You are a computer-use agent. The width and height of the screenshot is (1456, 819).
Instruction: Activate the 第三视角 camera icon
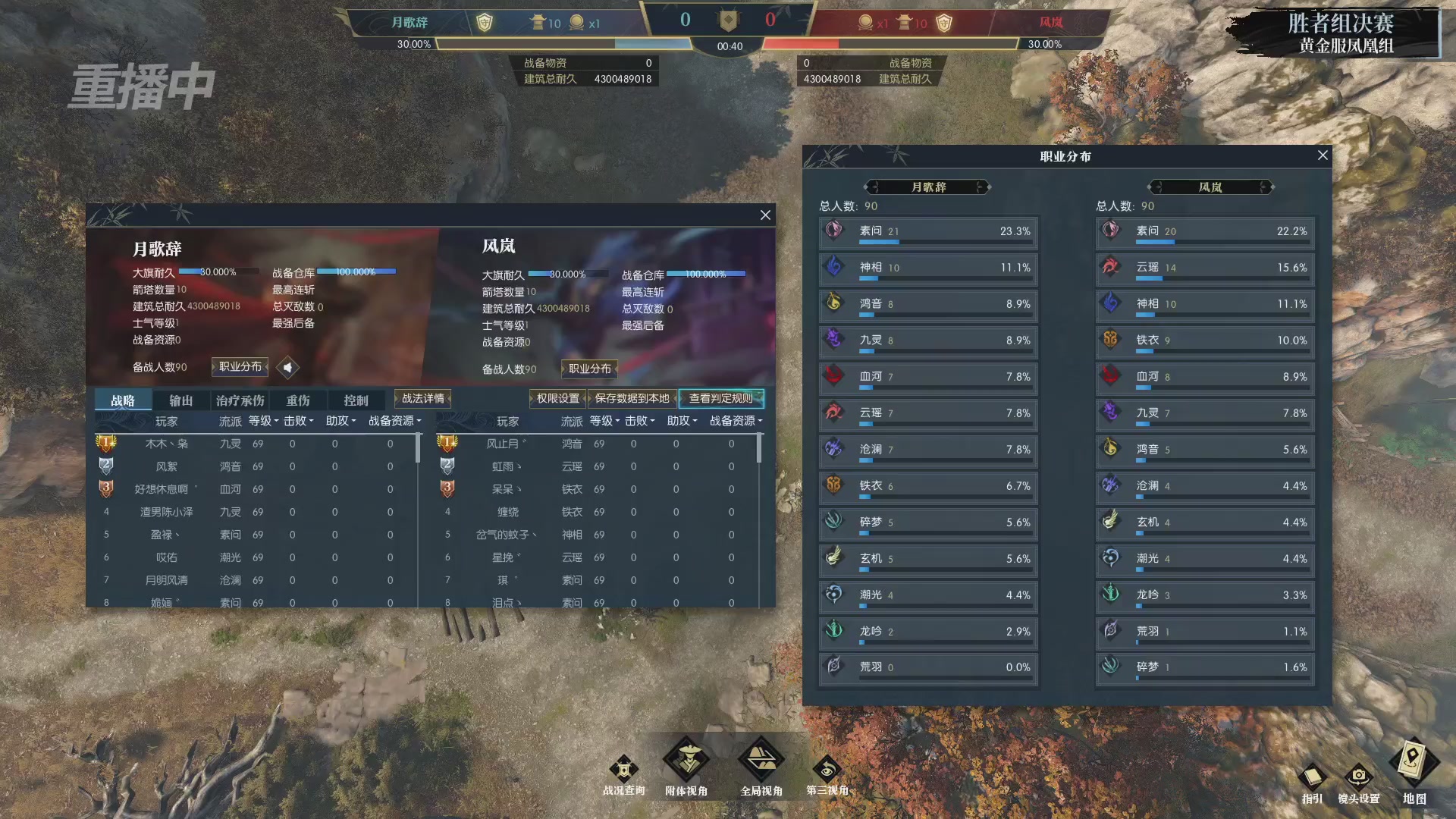coord(828,767)
